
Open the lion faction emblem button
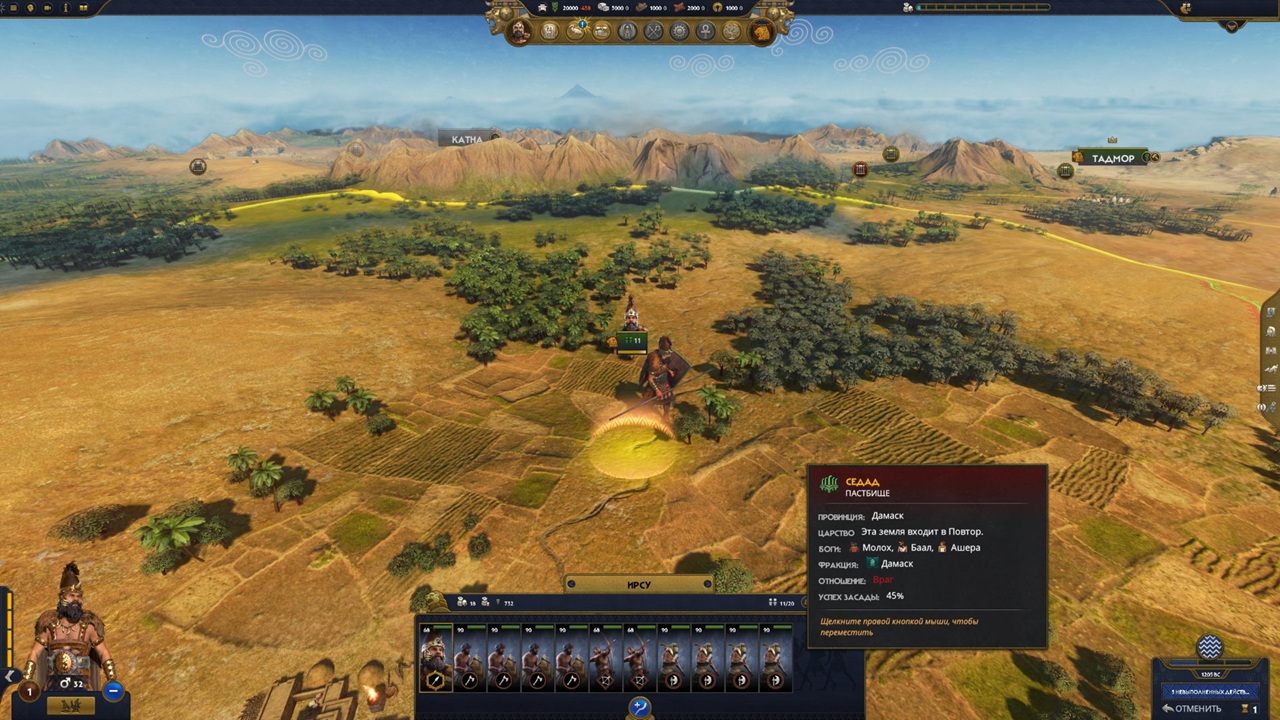pos(760,32)
